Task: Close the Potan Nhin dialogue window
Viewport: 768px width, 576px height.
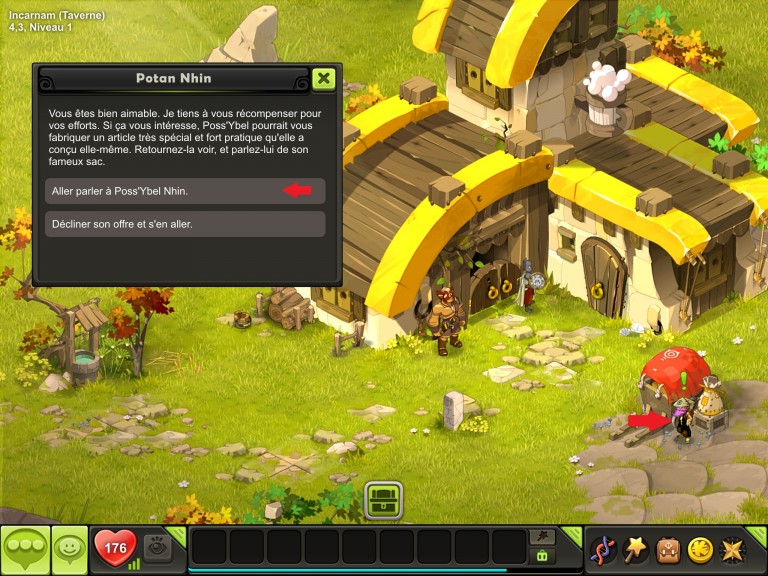Action: 323,79
